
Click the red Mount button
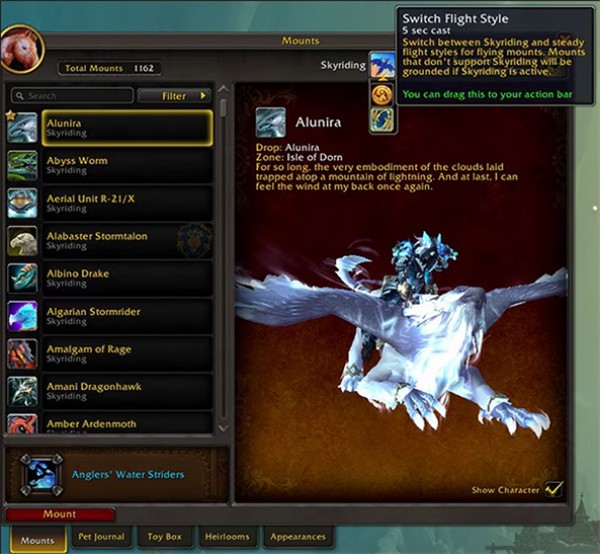(59, 514)
